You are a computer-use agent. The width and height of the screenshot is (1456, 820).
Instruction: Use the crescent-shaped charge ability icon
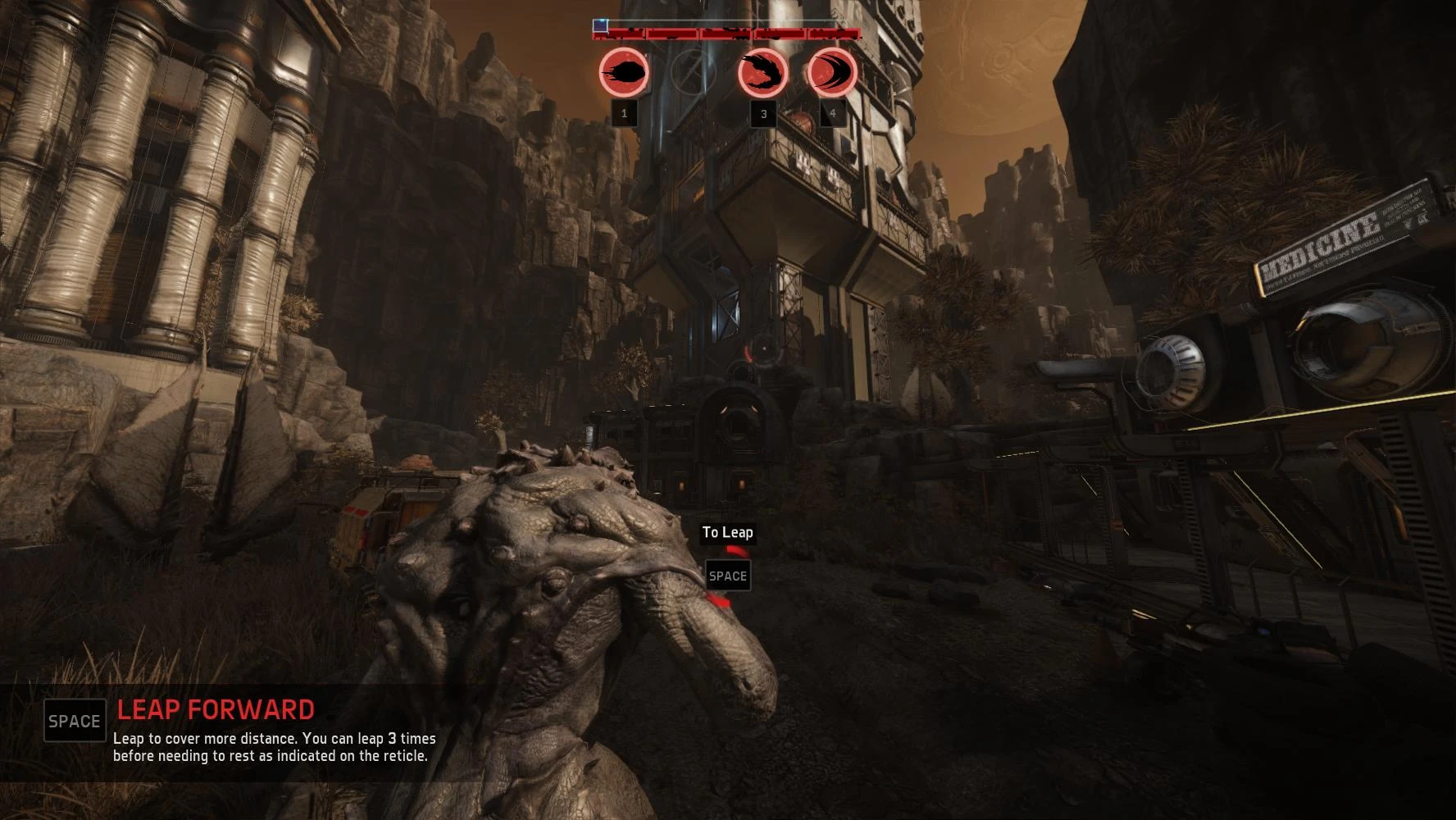832,73
